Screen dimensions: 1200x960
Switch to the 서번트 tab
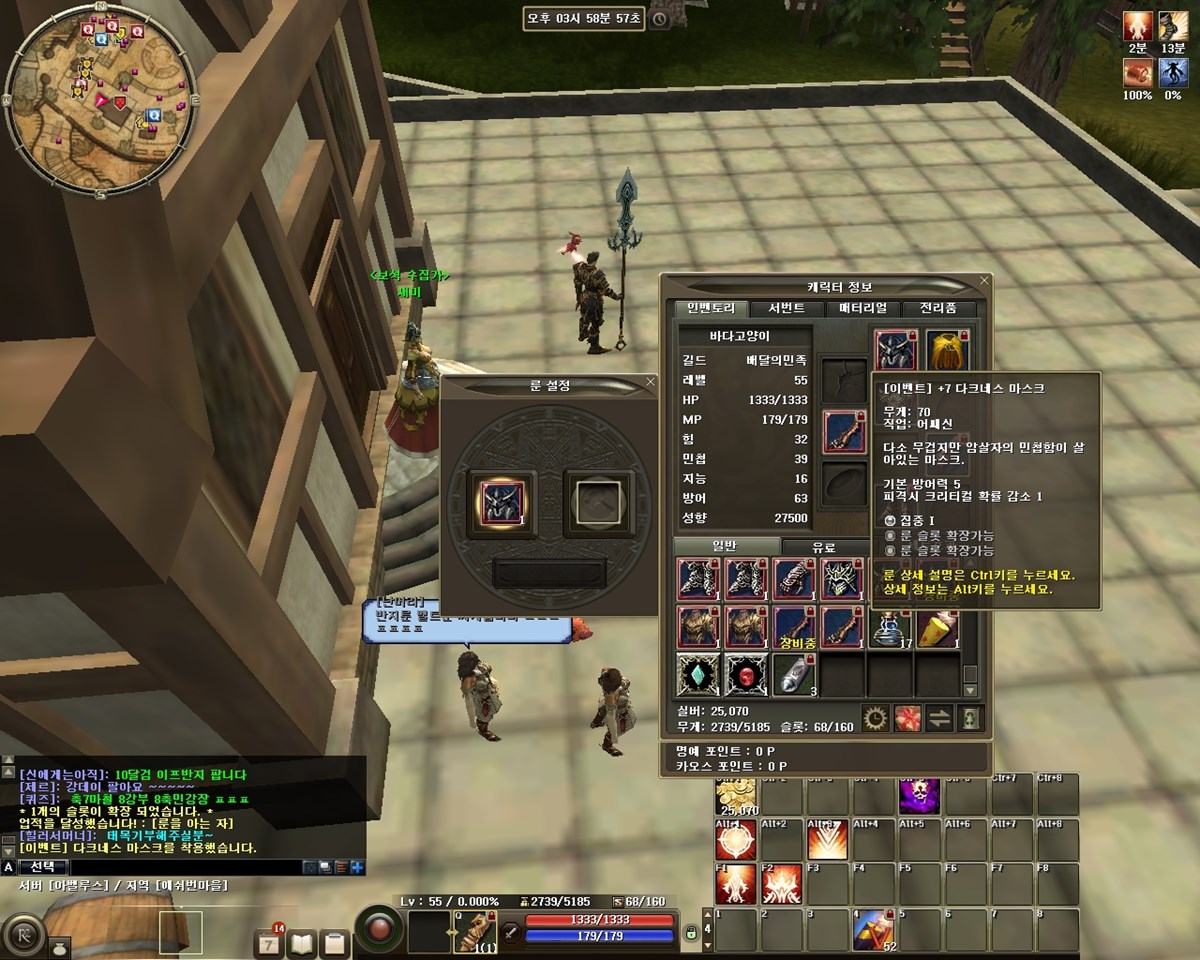[x=780, y=309]
